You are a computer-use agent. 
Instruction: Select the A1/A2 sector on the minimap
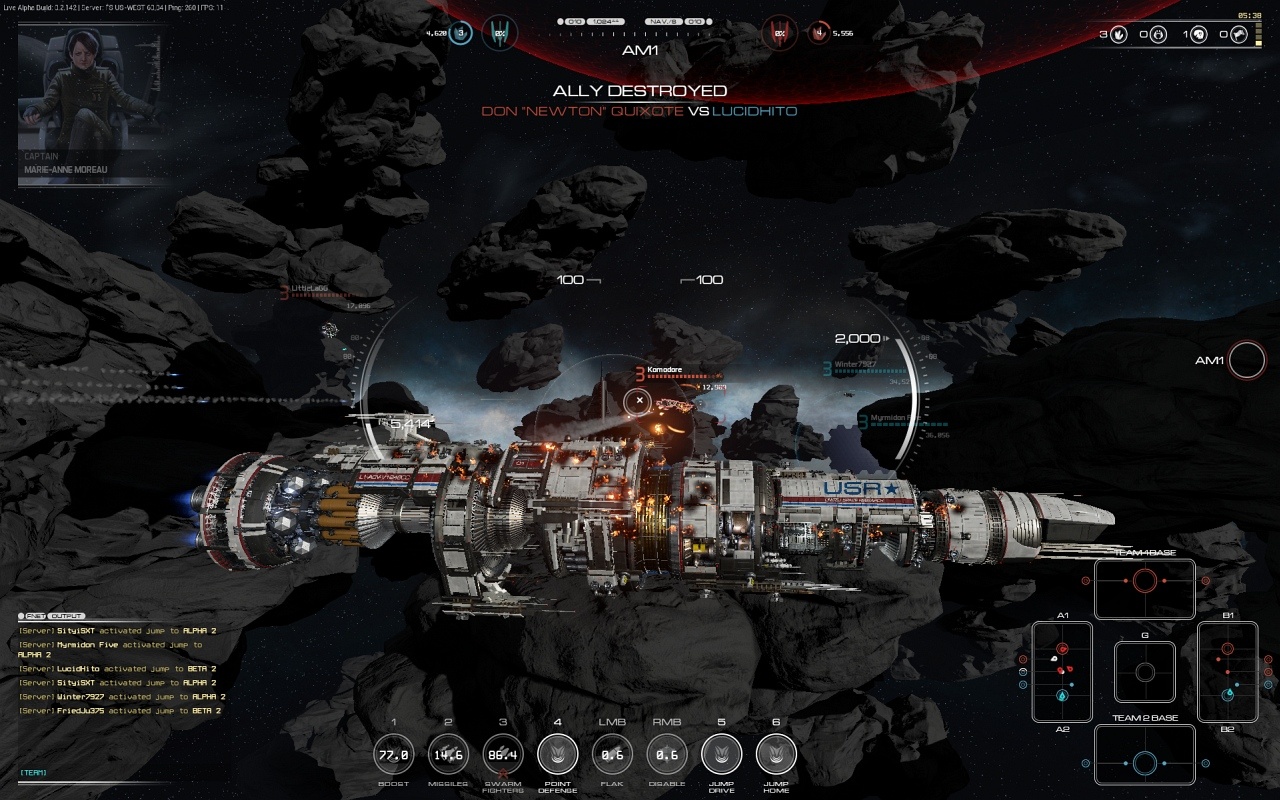click(1062, 671)
